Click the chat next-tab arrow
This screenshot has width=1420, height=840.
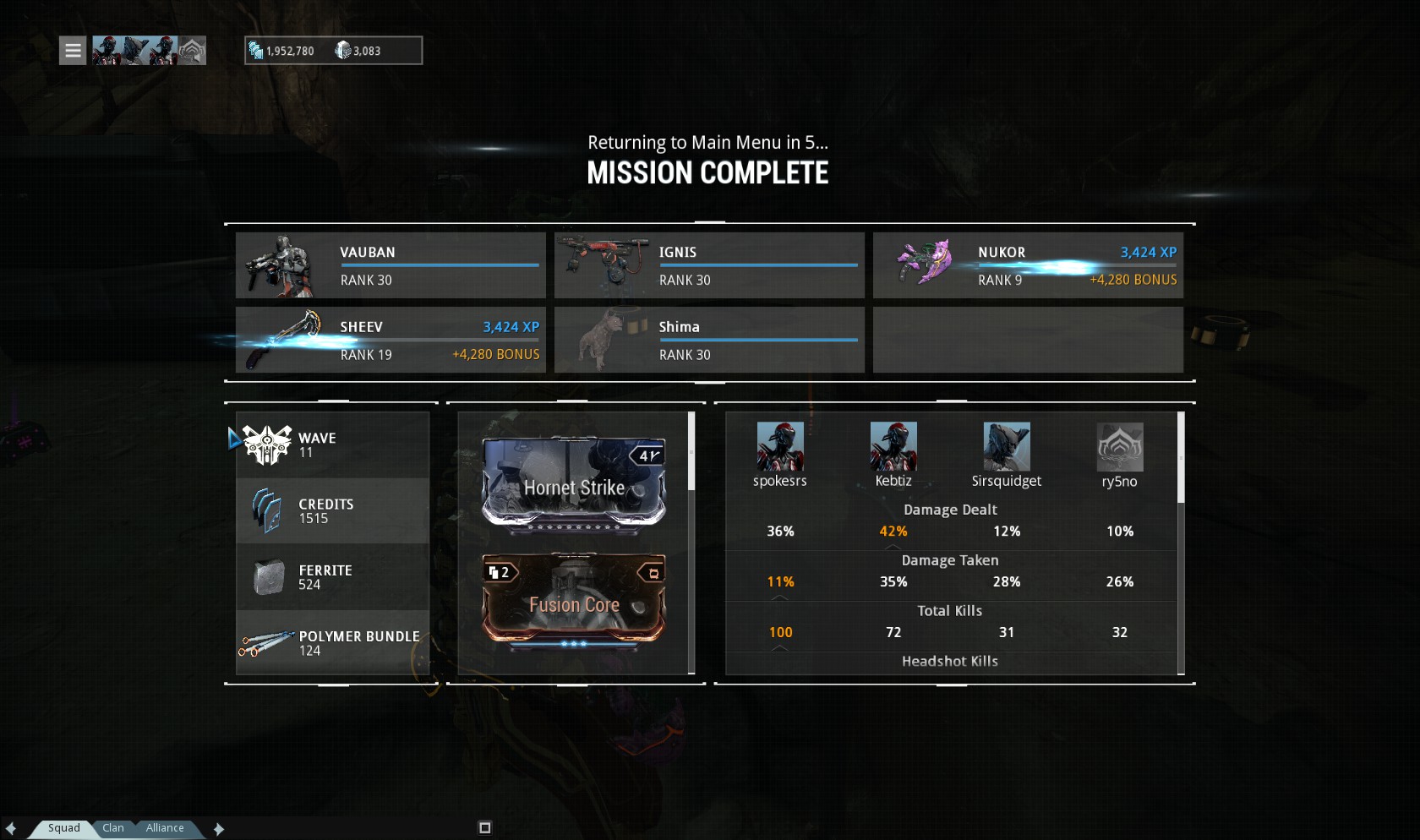pyautogui.click(x=219, y=829)
